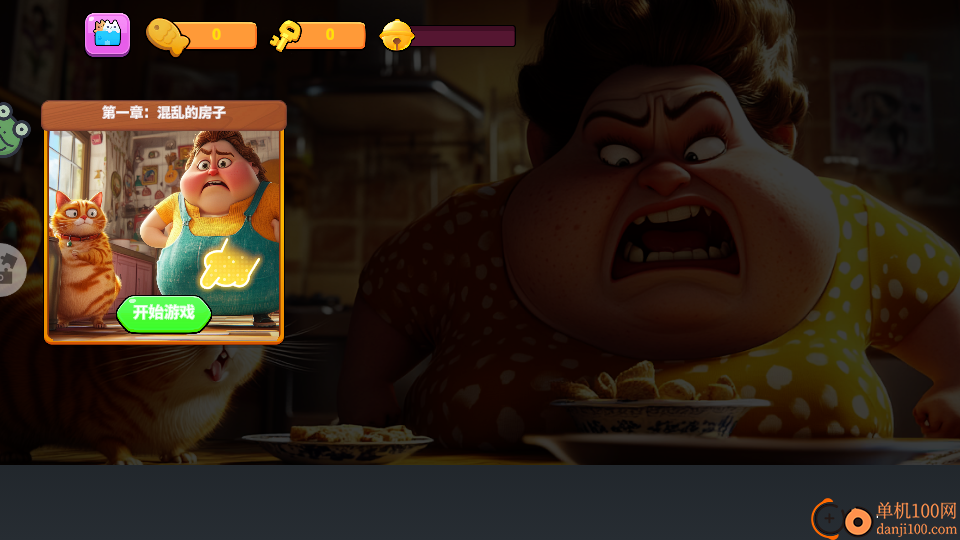
Task: Visit the danji100.com watermark link
Action: click(886, 519)
